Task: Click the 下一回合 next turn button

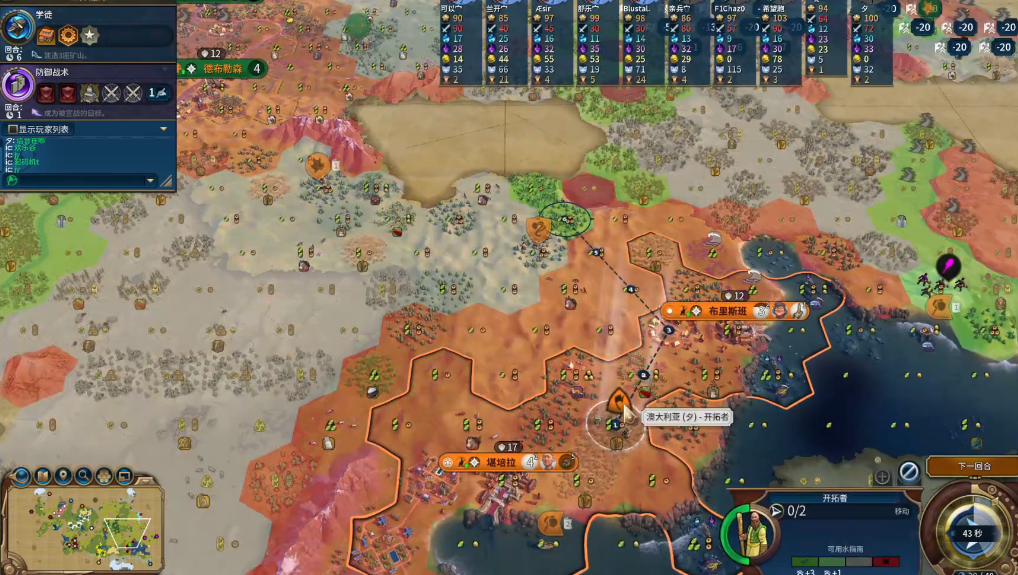Action: (971, 466)
